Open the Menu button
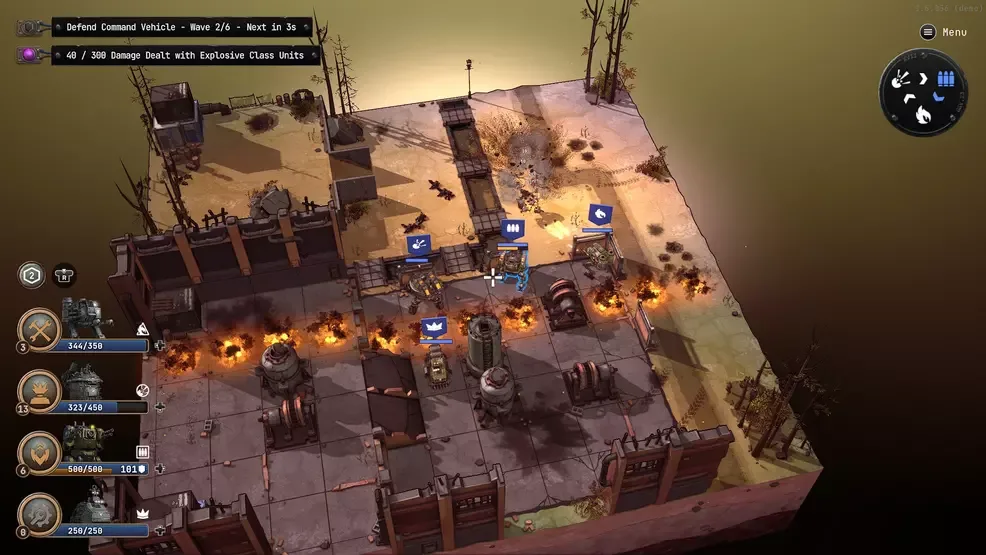Viewport: 986px width, 555px height. tap(944, 32)
